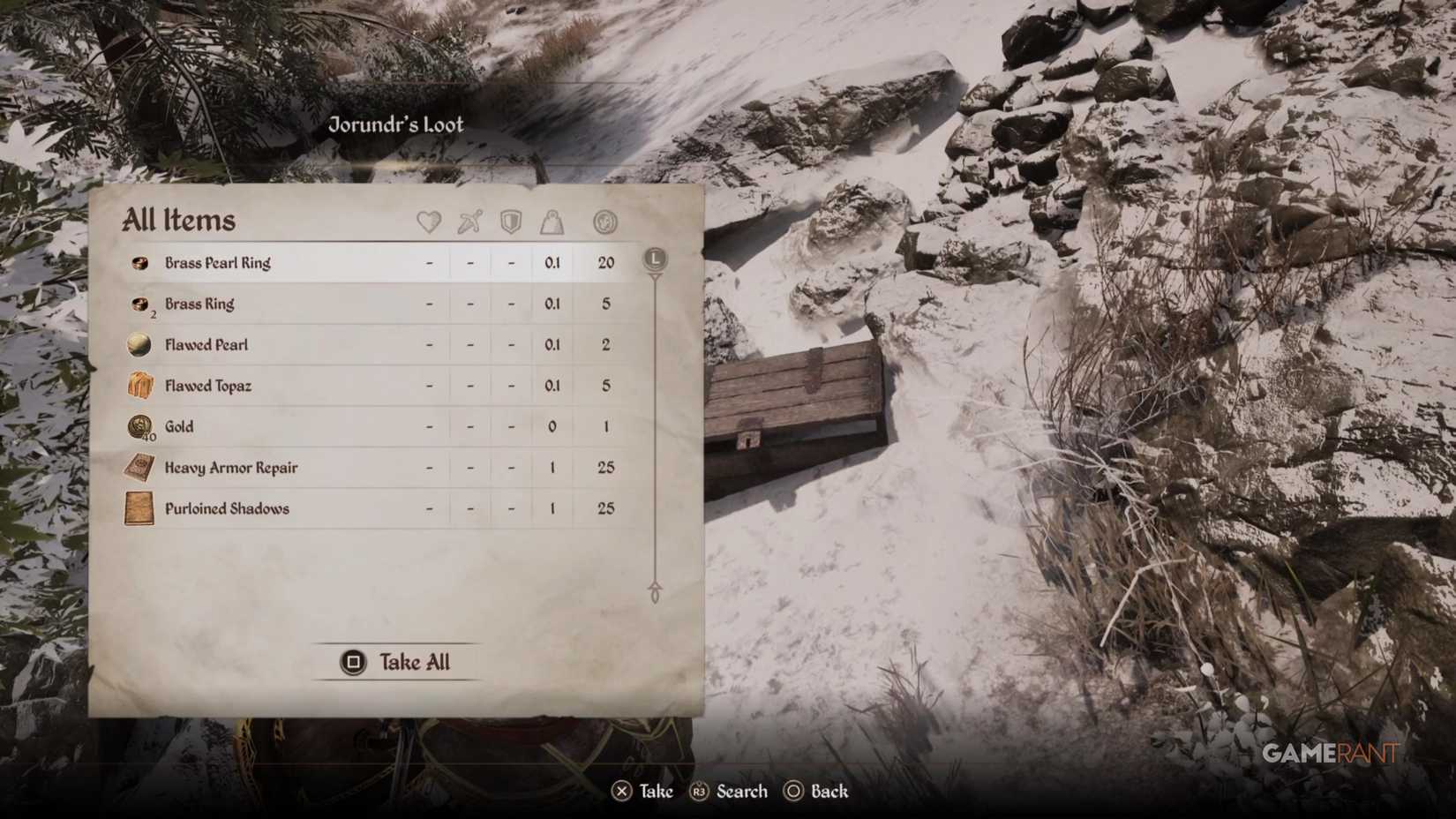Click the crossed swords damage column icon
Image resolution: width=1456 pixels, height=819 pixels.
tap(469, 222)
